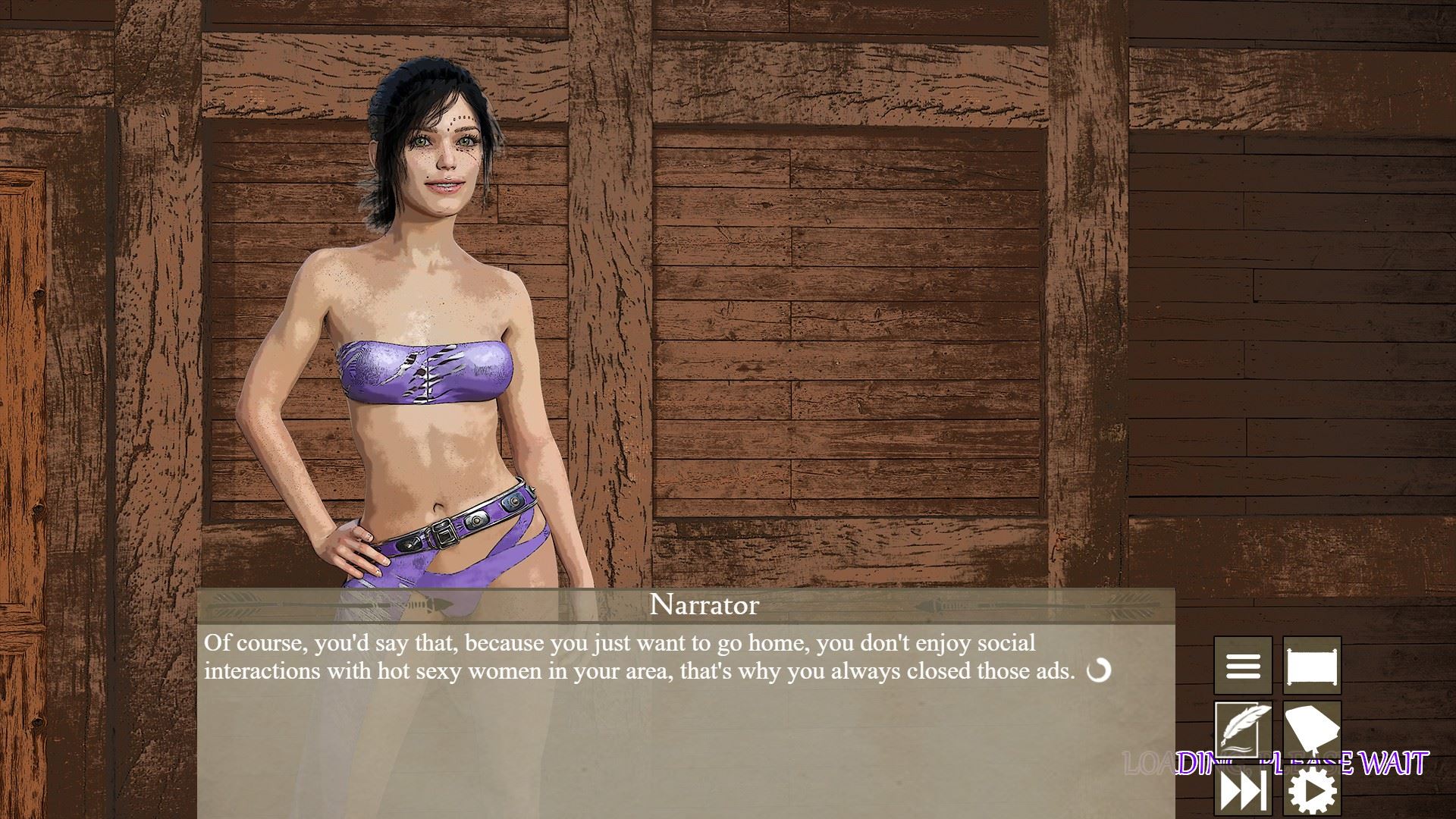Open the hamburger menu button
1456x819 pixels.
1242,666
